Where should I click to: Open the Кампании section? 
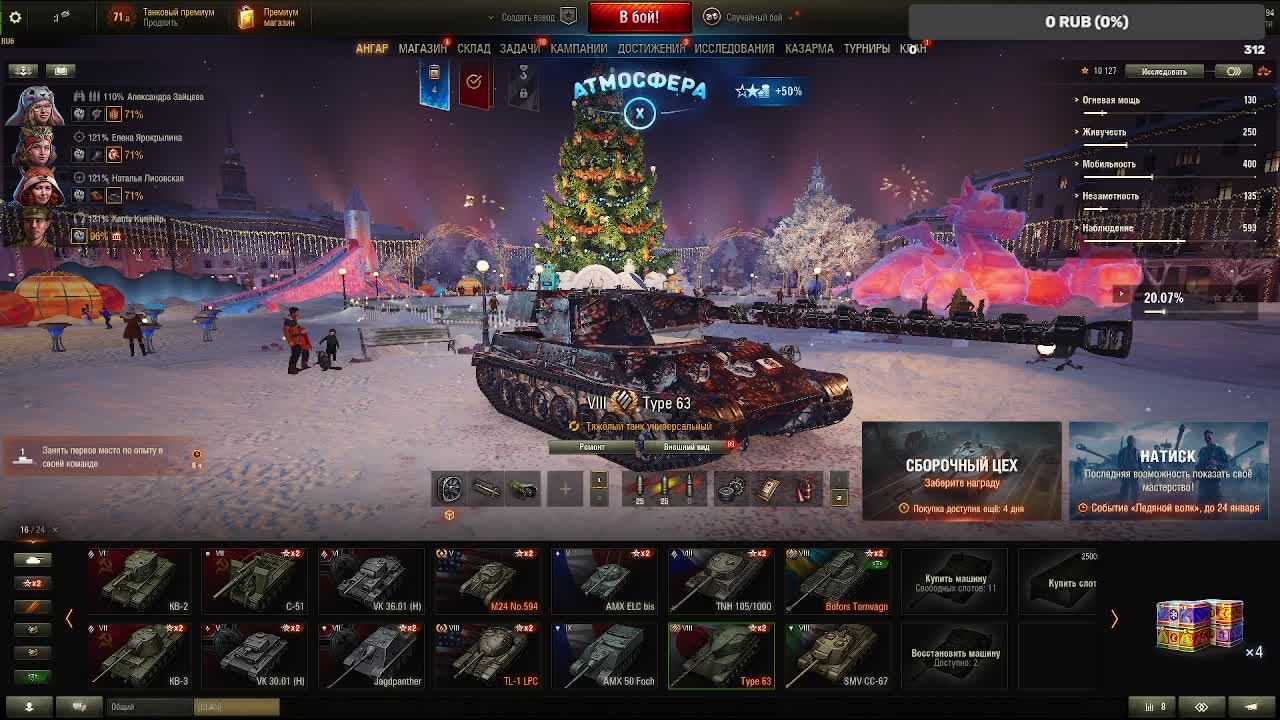[578, 48]
